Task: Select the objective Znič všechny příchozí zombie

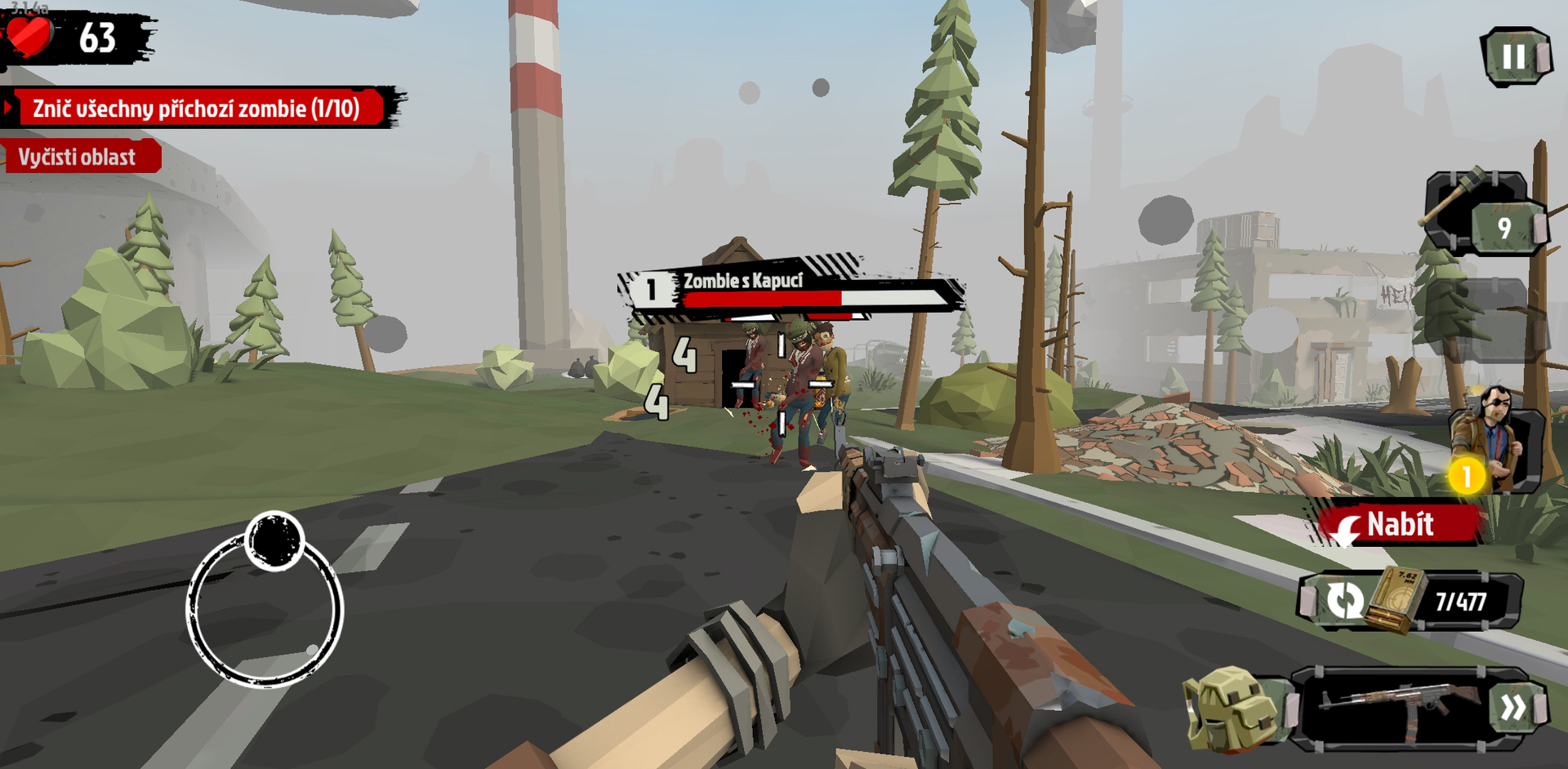Action: pyautogui.click(x=196, y=105)
